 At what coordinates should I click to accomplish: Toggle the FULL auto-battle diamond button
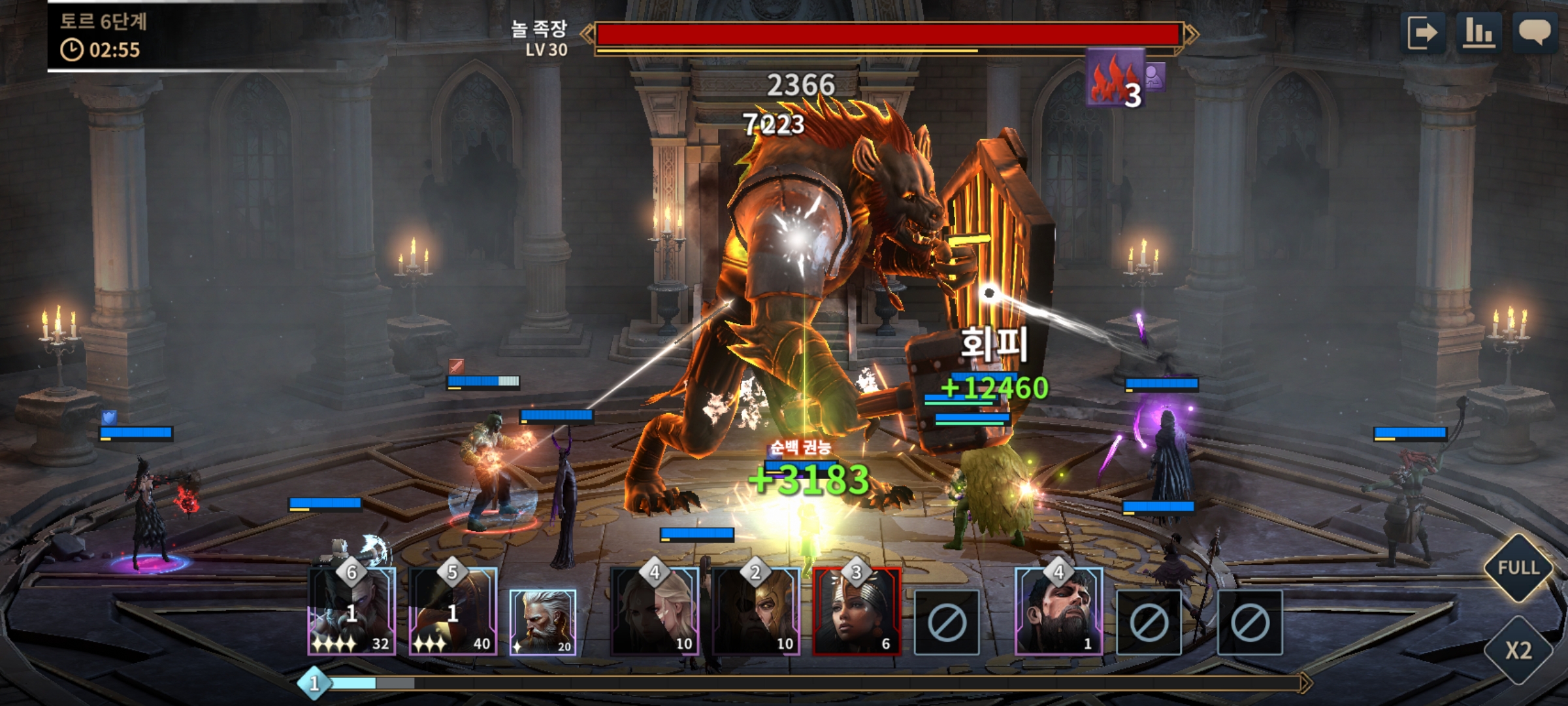1518,567
